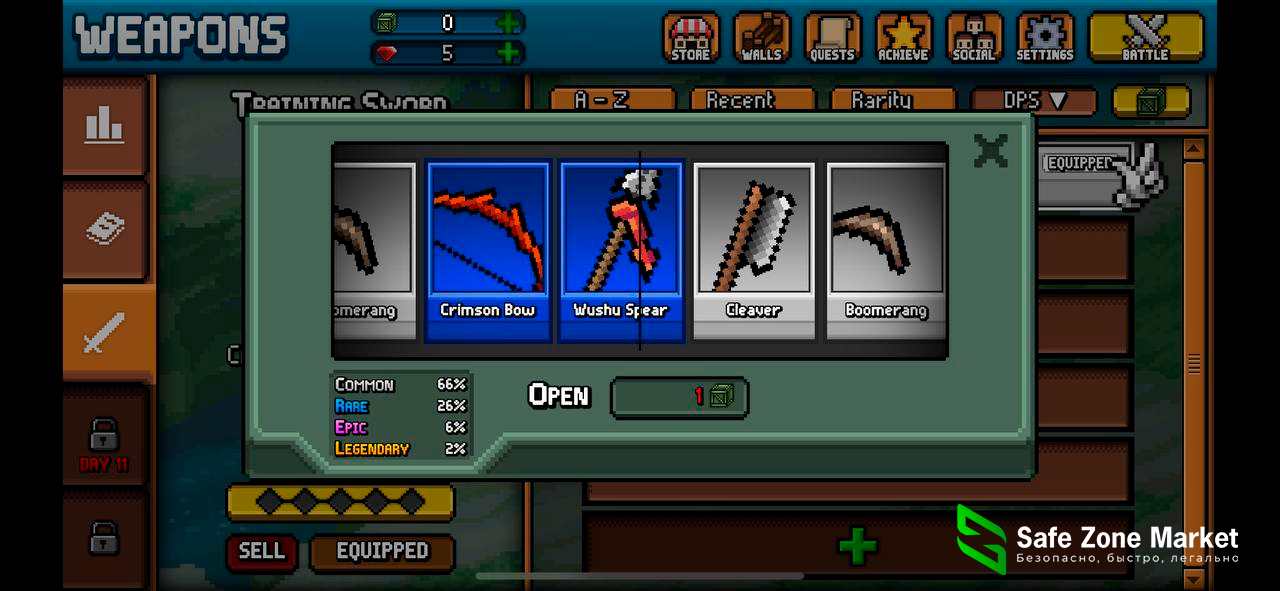Open a crate with the Open button

tap(679, 397)
